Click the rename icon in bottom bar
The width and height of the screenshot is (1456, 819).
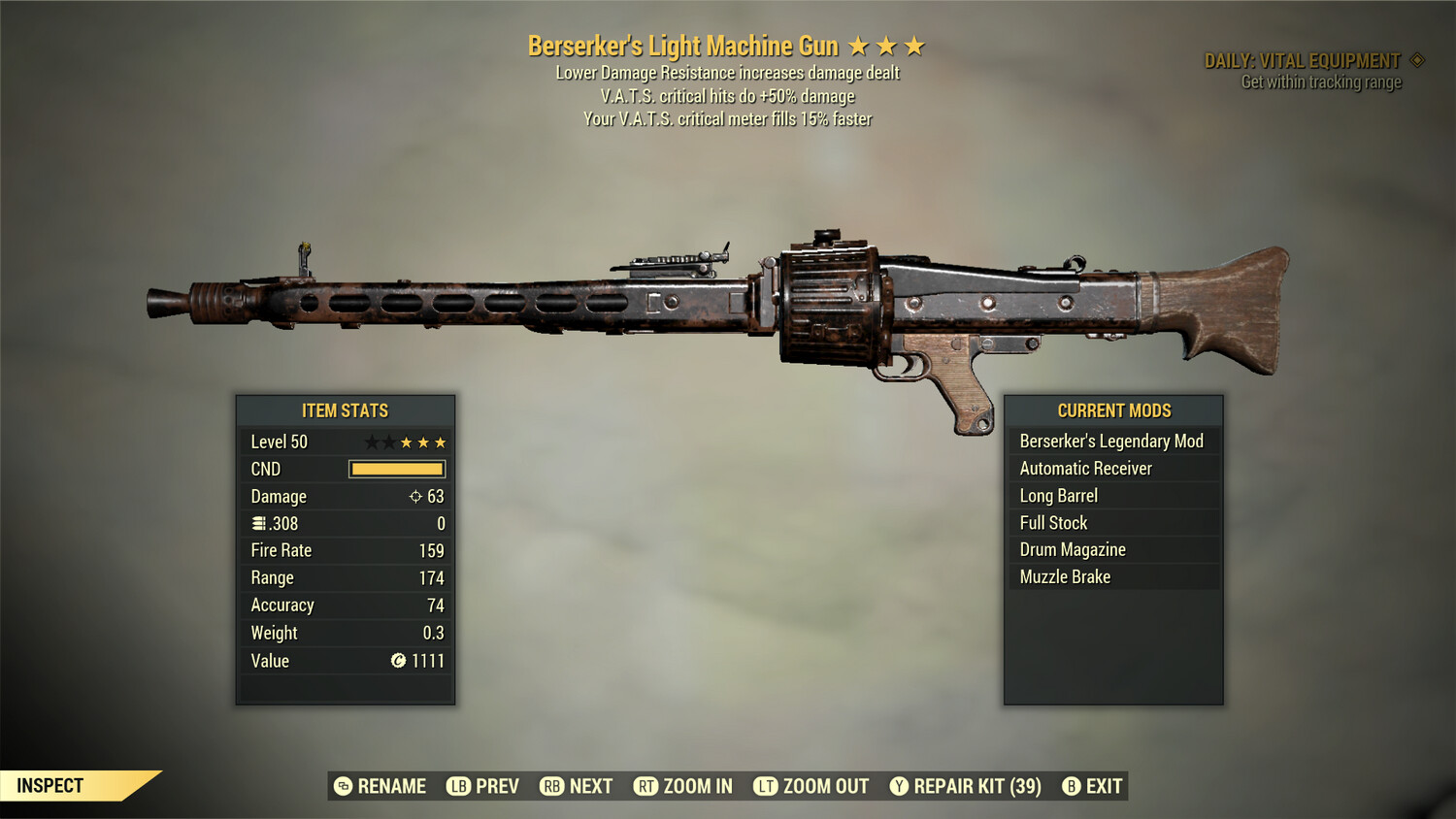(342, 786)
